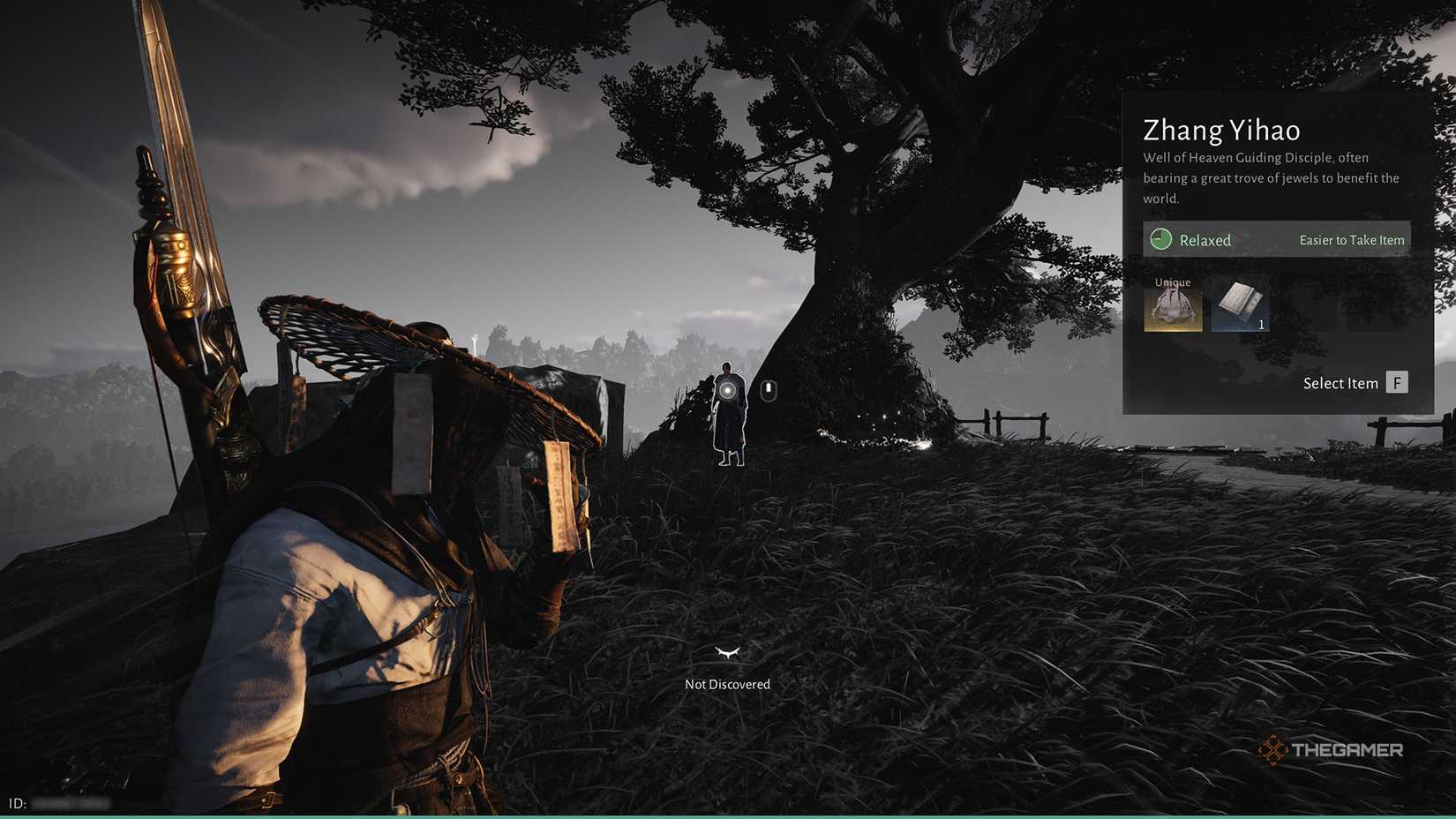Select the Zhang Yihao title header

pos(1221,130)
